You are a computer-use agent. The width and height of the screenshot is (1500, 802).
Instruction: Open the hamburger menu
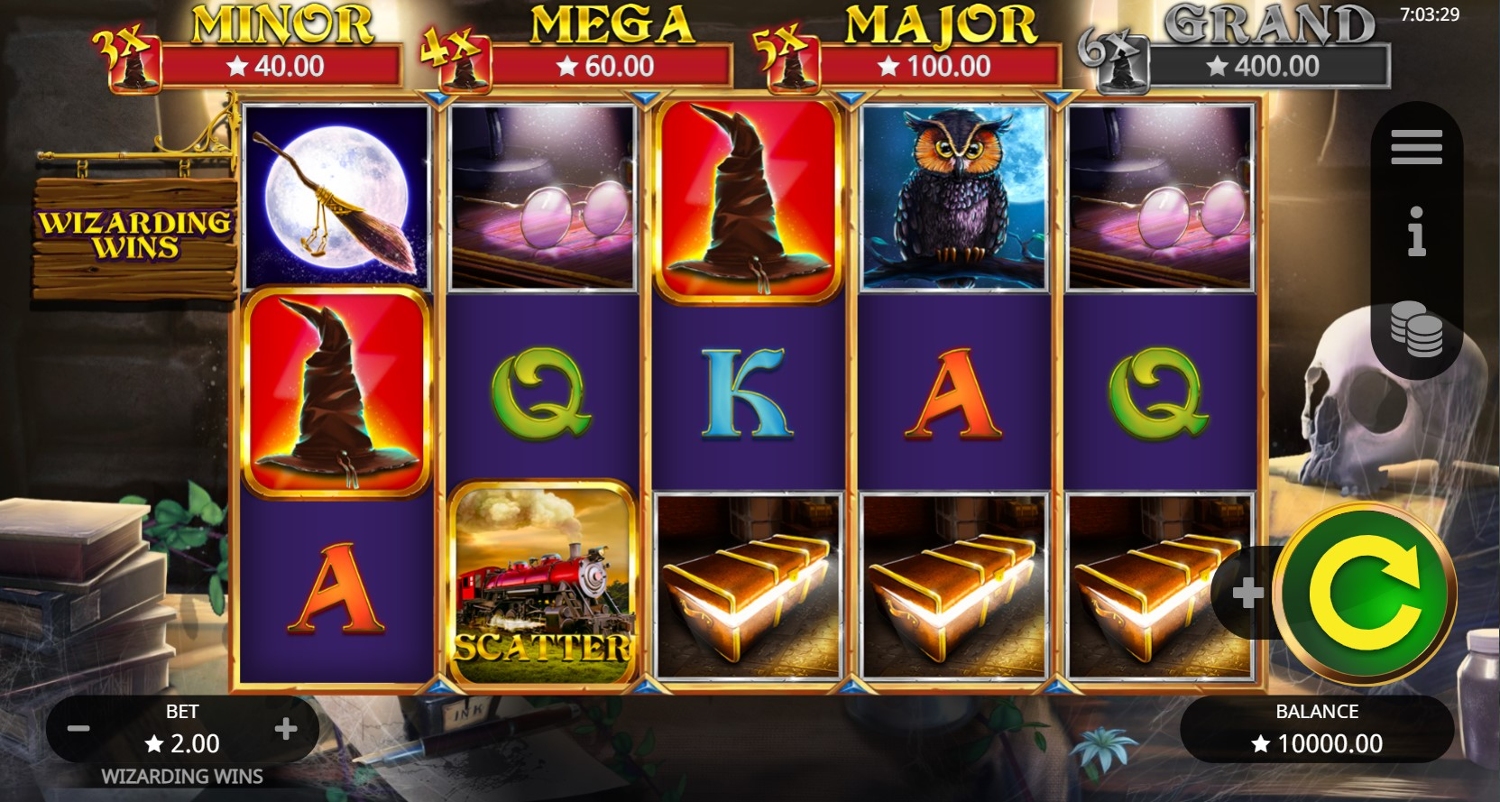pyautogui.click(x=1416, y=148)
